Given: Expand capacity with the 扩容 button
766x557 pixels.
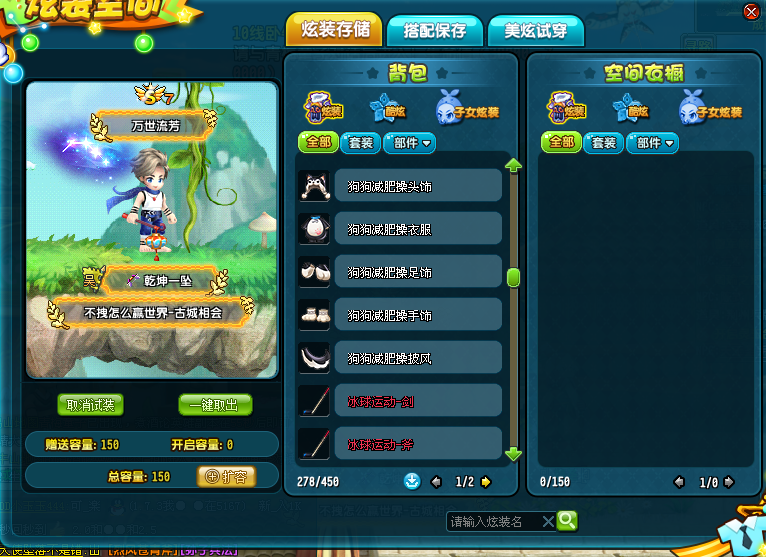Looking at the screenshot, I should tap(226, 476).
